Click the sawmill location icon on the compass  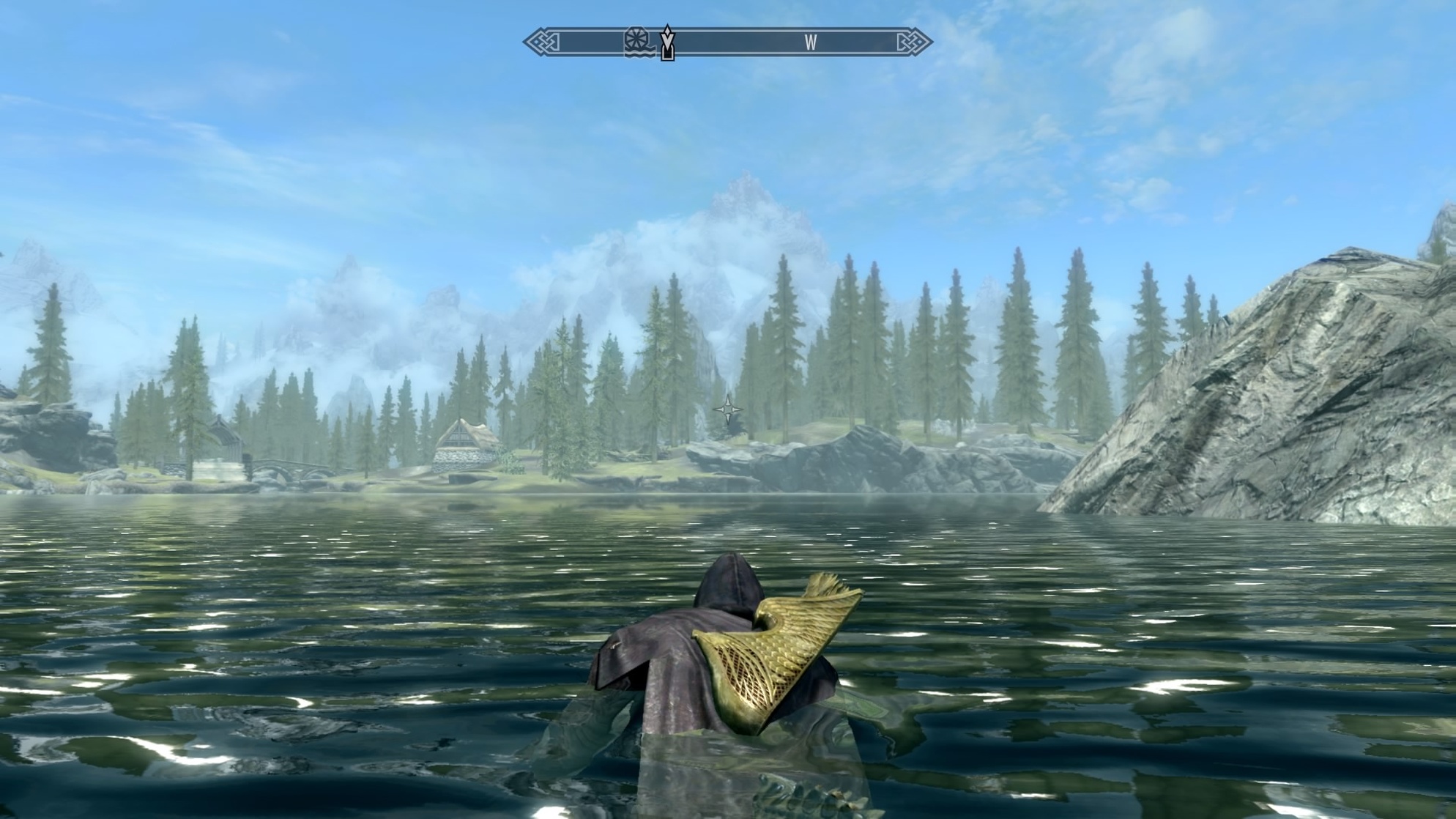click(x=636, y=42)
